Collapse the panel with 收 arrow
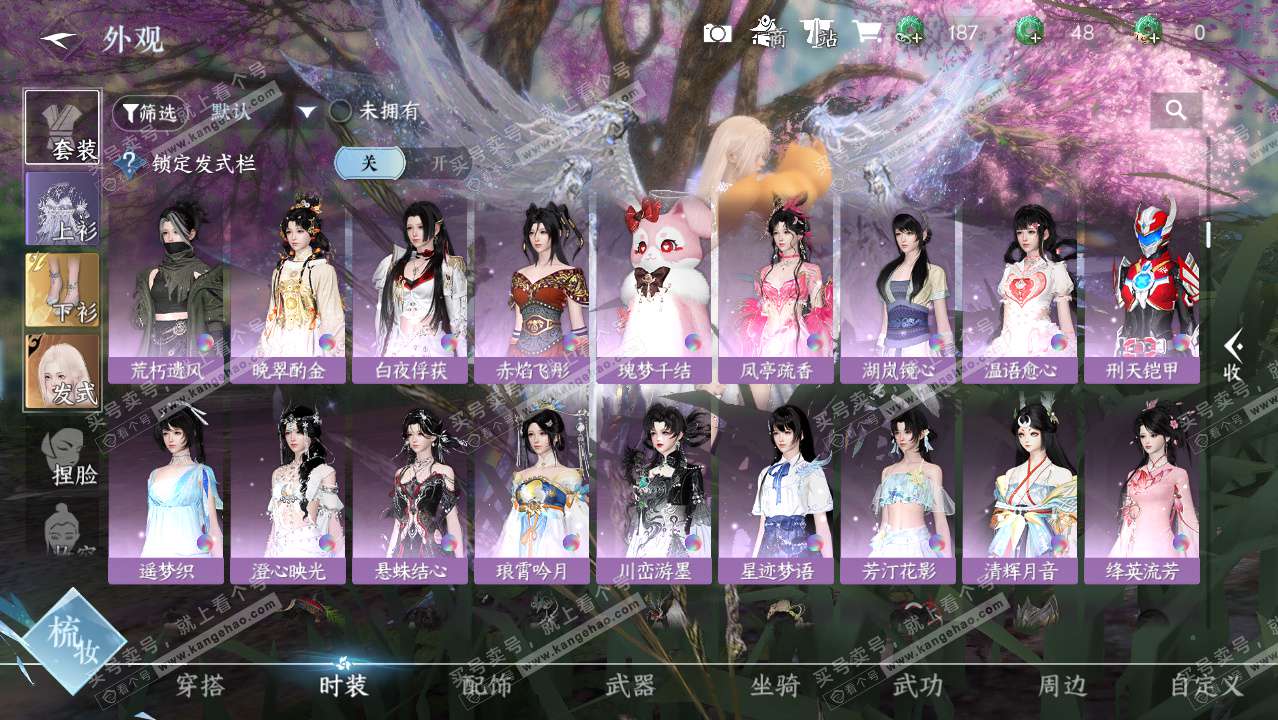The height and width of the screenshot is (720, 1278). (1234, 356)
